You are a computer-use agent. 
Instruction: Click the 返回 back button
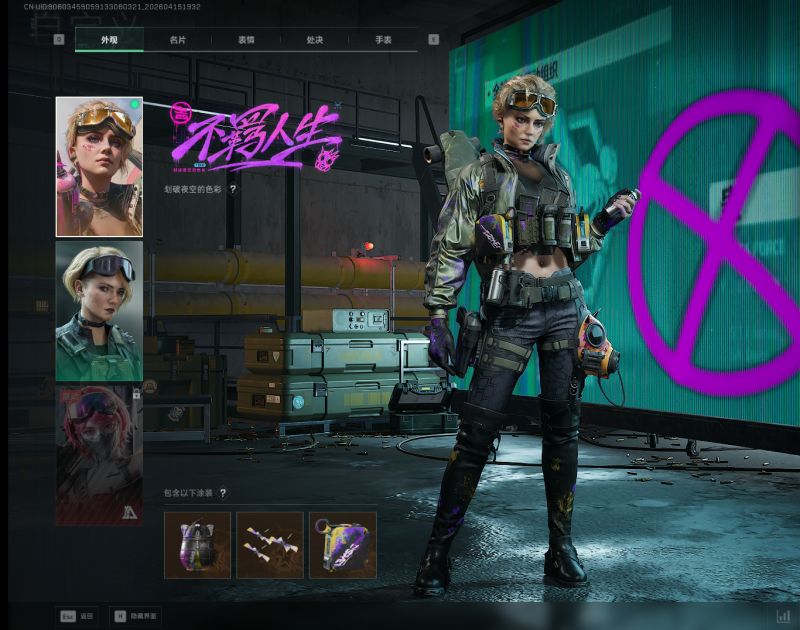pyautogui.click(x=80, y=617)
